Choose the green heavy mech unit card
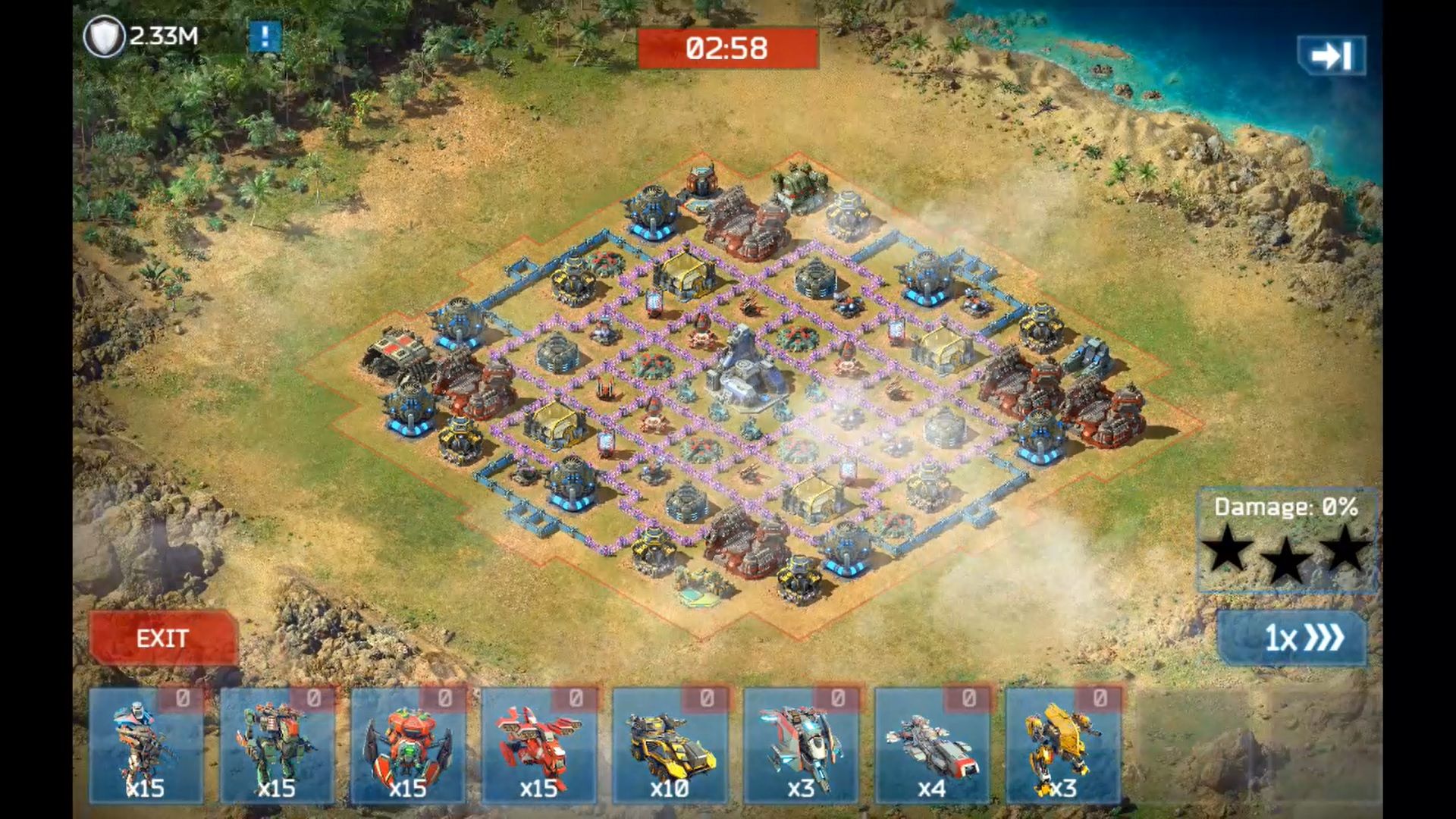The height and width of the screenshot is (819, 1456). pyautogui.click(x=278, y=745)
